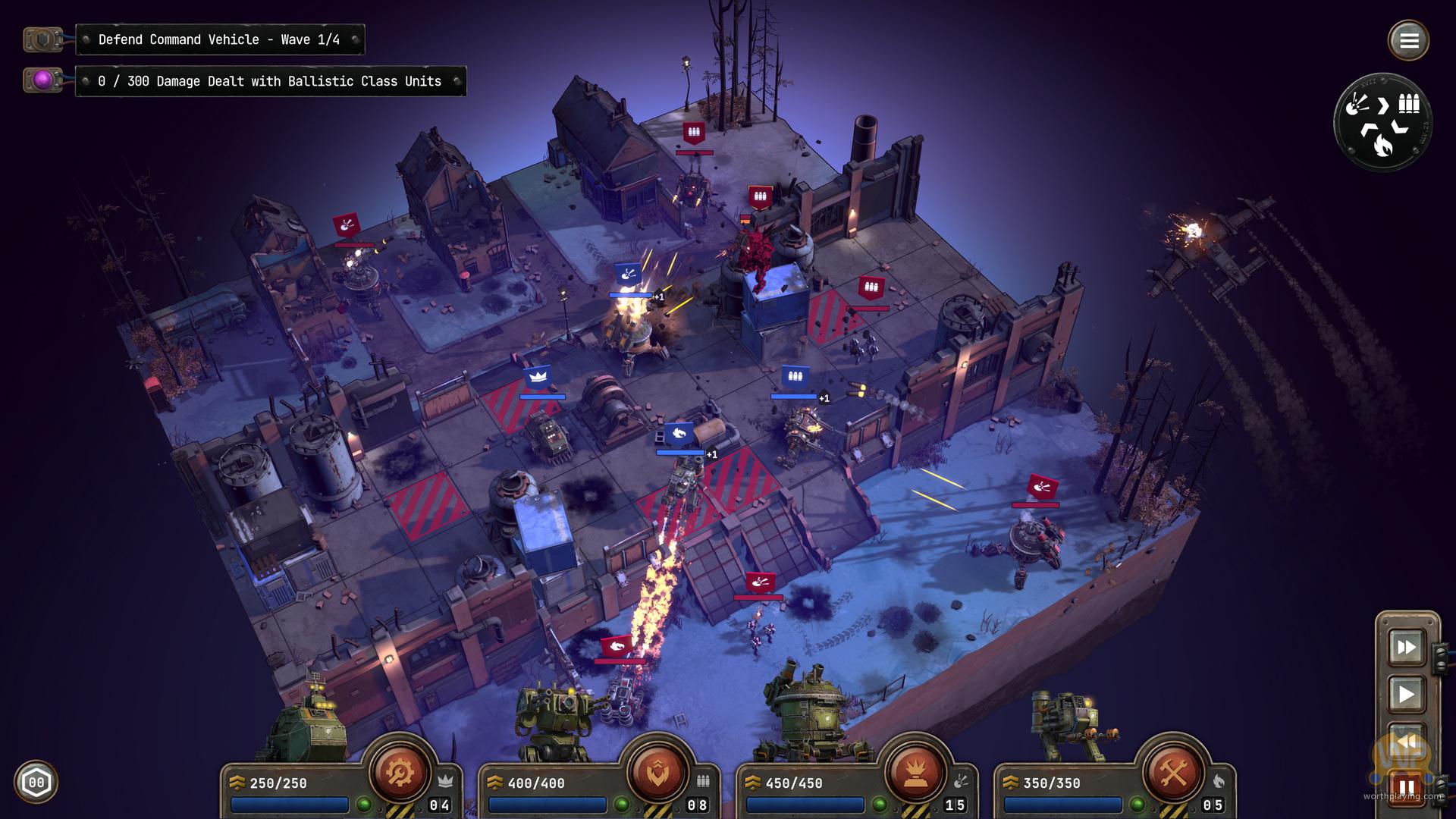Click the fast-forward speed button
1456x819 pixels.
point(1406,647)
